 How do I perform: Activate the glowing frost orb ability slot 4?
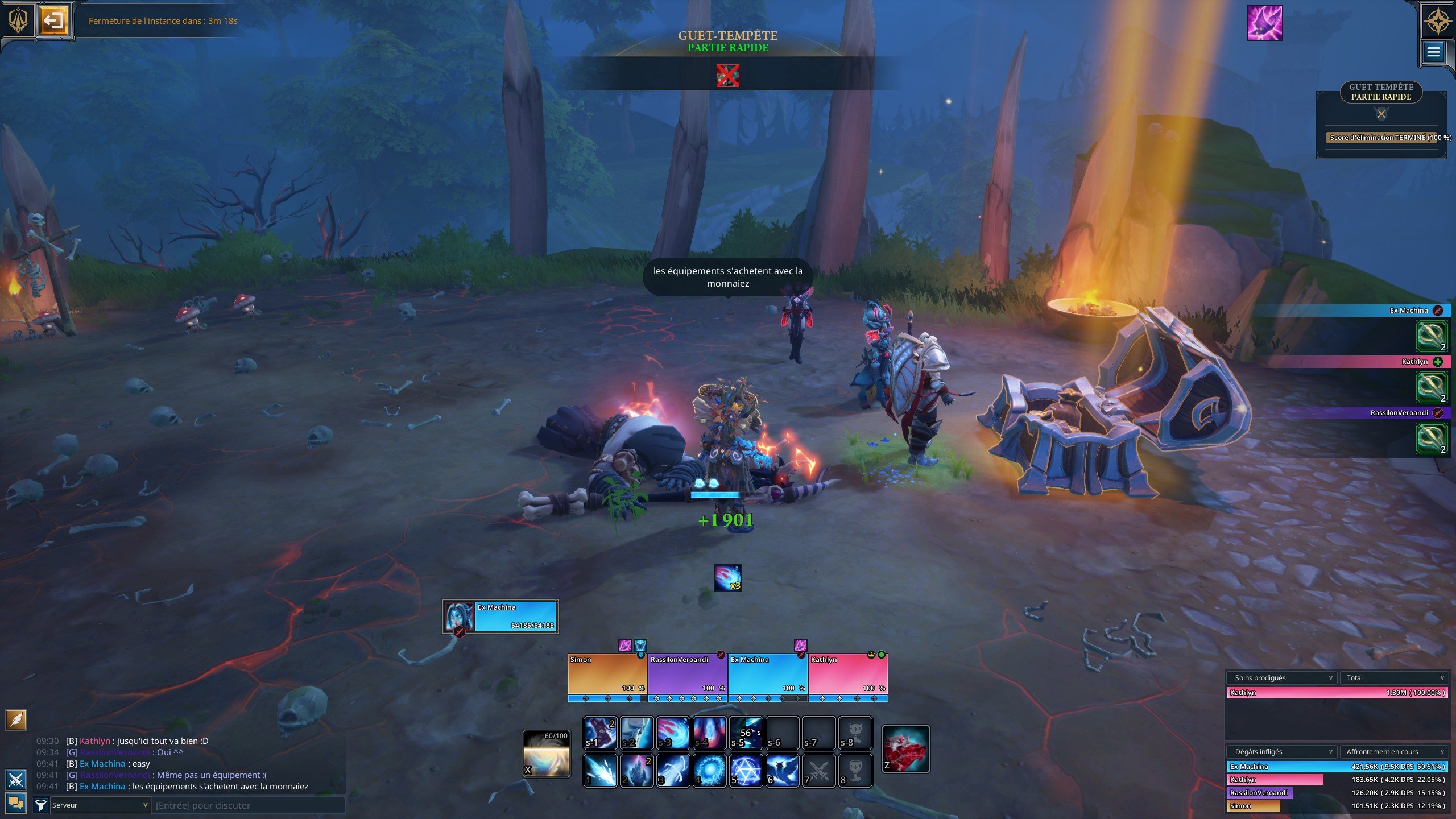(709, 771)
